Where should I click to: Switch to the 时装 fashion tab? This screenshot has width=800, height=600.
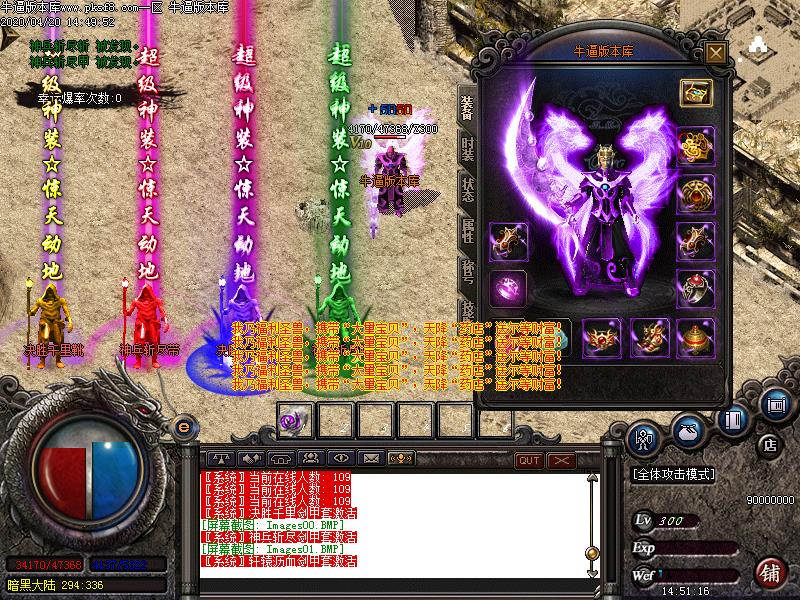[x=468, y=149]
